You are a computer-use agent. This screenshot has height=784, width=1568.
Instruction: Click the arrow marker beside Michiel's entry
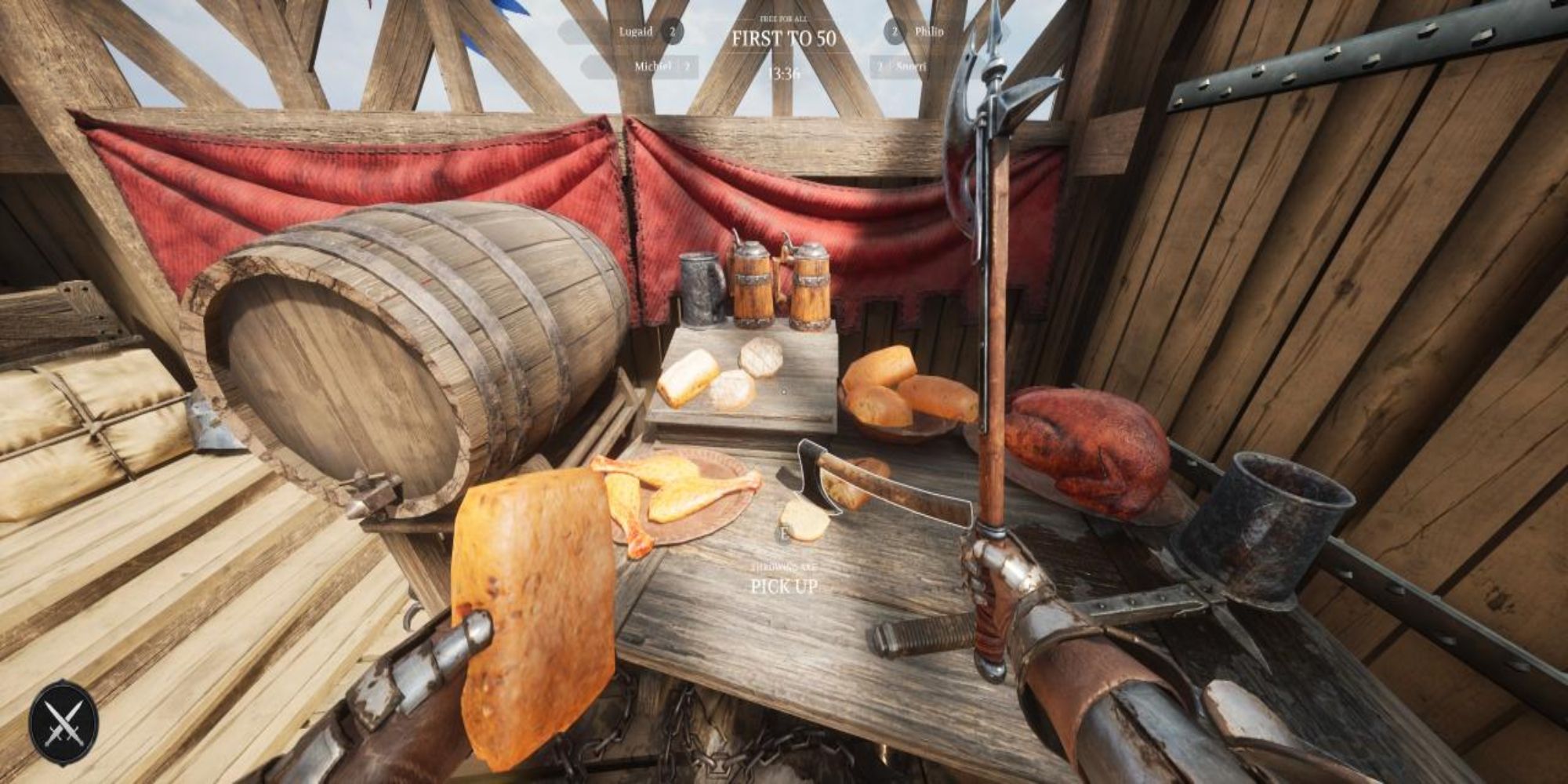coord(586,64)
